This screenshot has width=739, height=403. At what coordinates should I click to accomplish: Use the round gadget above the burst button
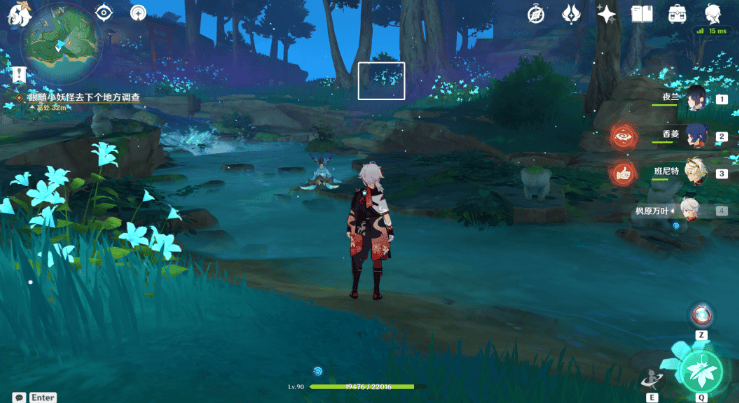(x=702, y=314)
